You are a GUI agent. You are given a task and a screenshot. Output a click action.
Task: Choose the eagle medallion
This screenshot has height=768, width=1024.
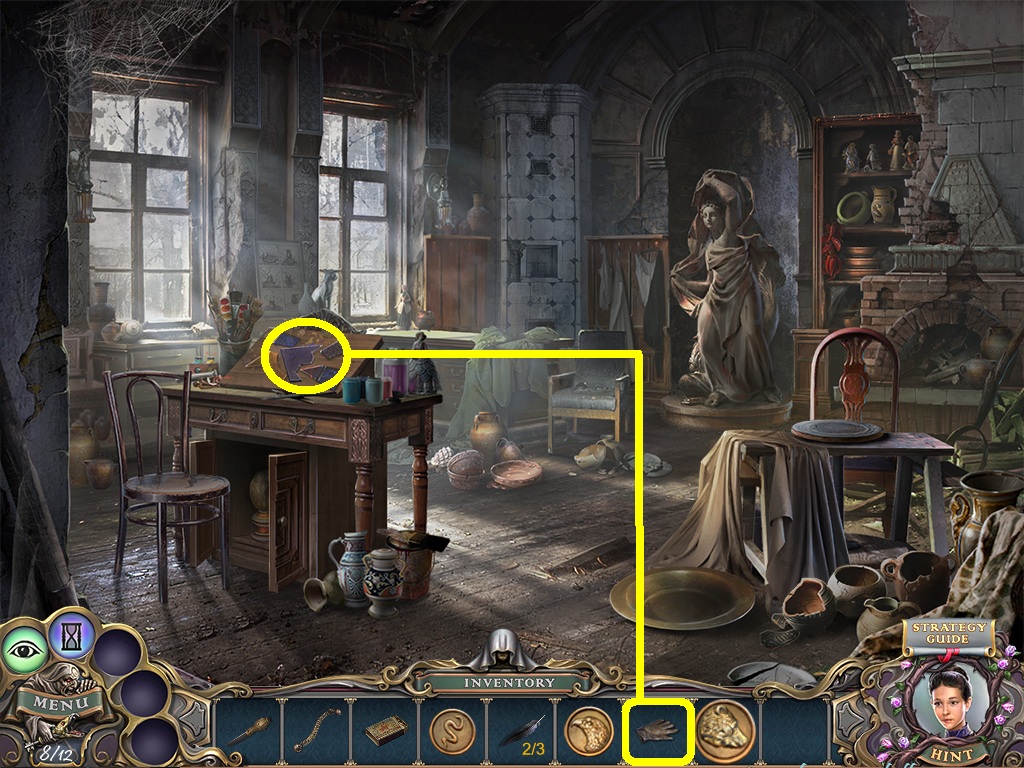click(x=587, y=732)
